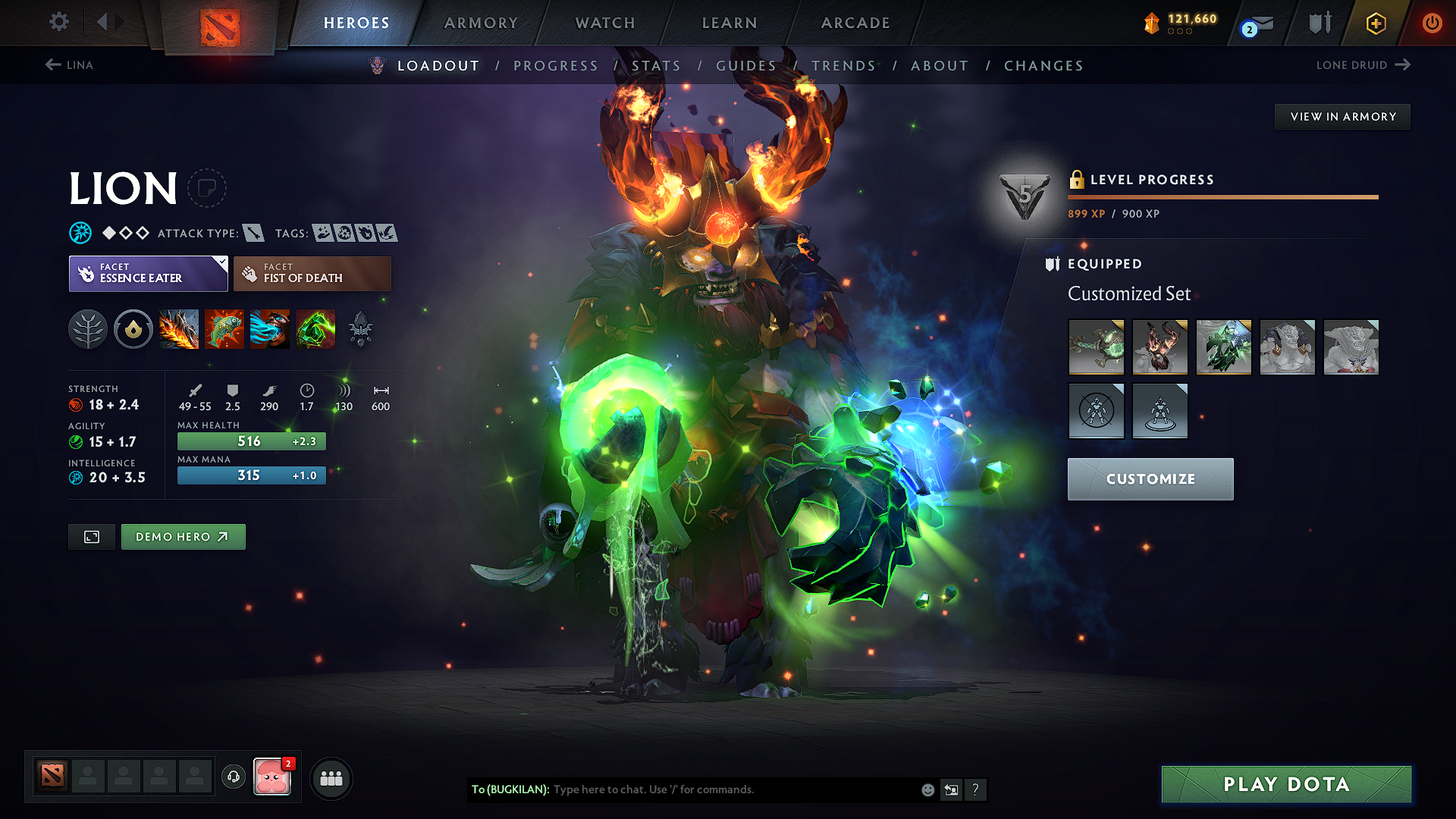Click DEMO HERO to test Lion
The height and width of the screenshot is (819, 1456).
[x=183, y=536]
